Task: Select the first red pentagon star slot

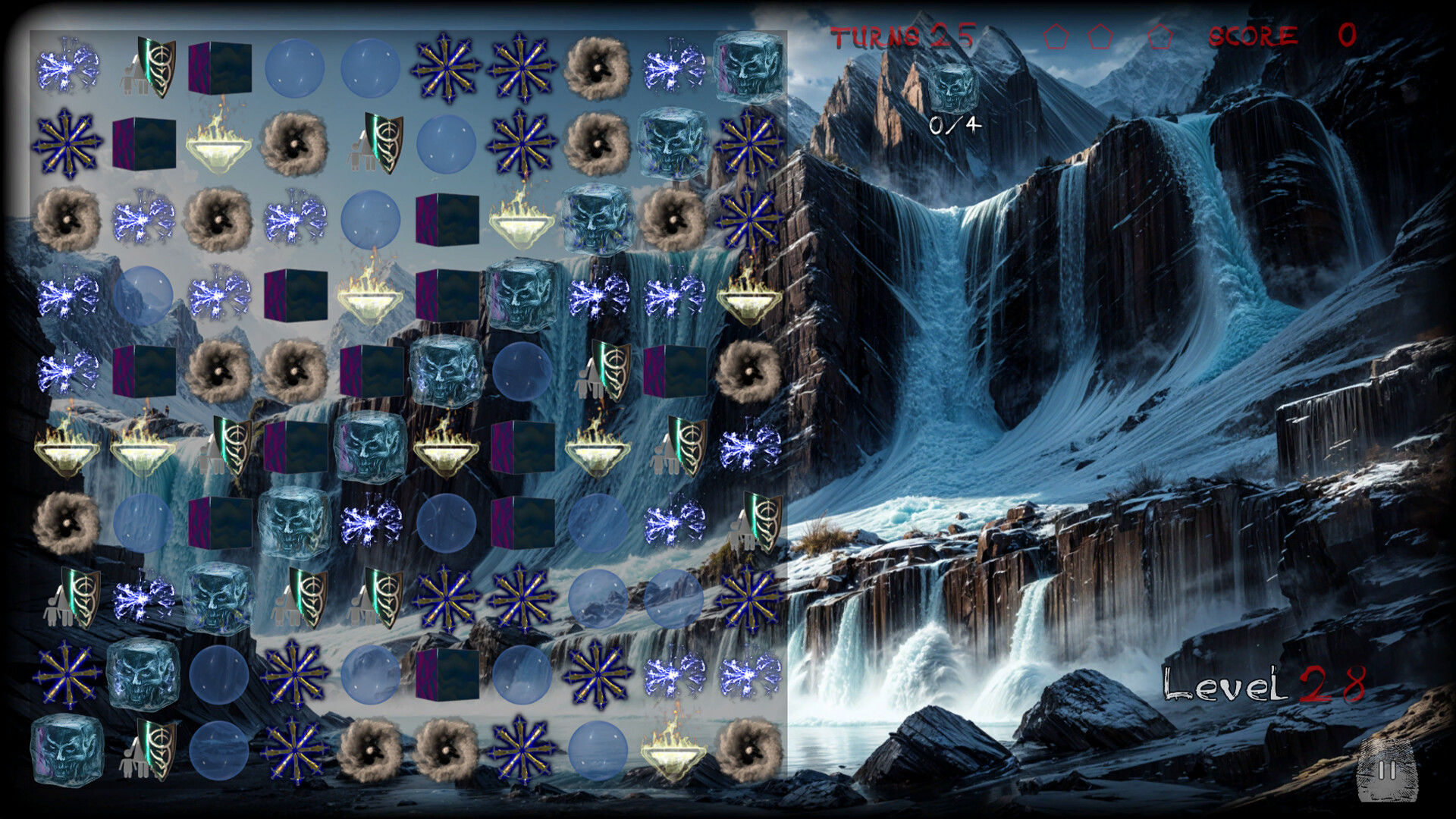Action: 1056,36
